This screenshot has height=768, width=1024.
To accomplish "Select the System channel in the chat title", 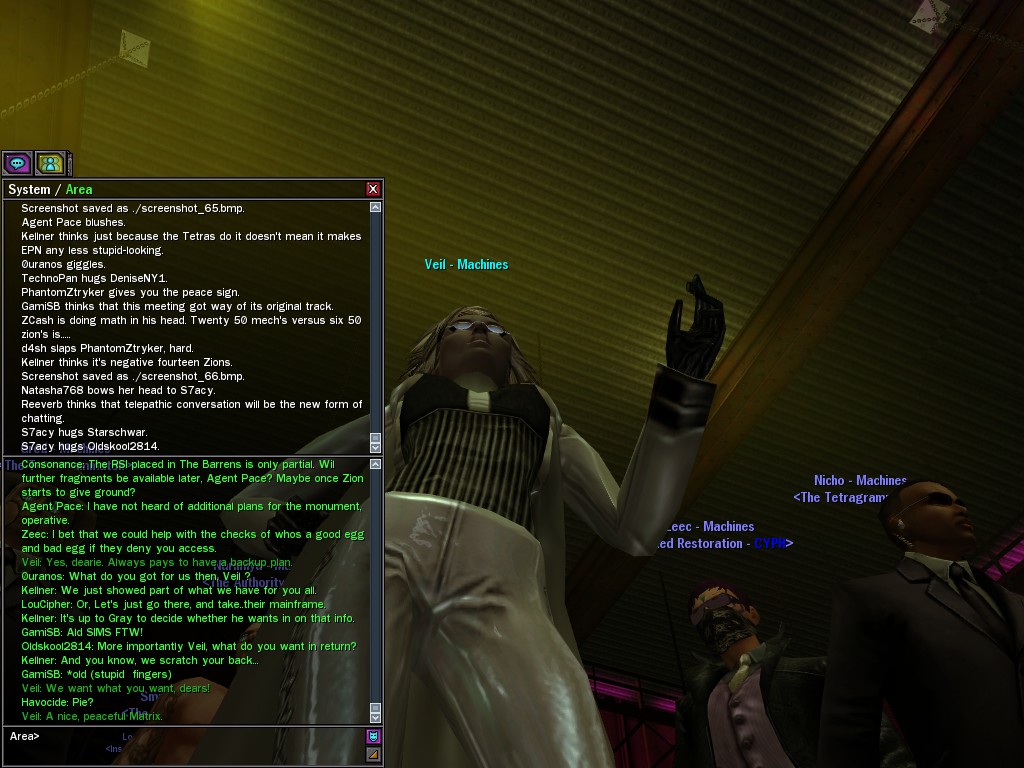I will [29, 189].
